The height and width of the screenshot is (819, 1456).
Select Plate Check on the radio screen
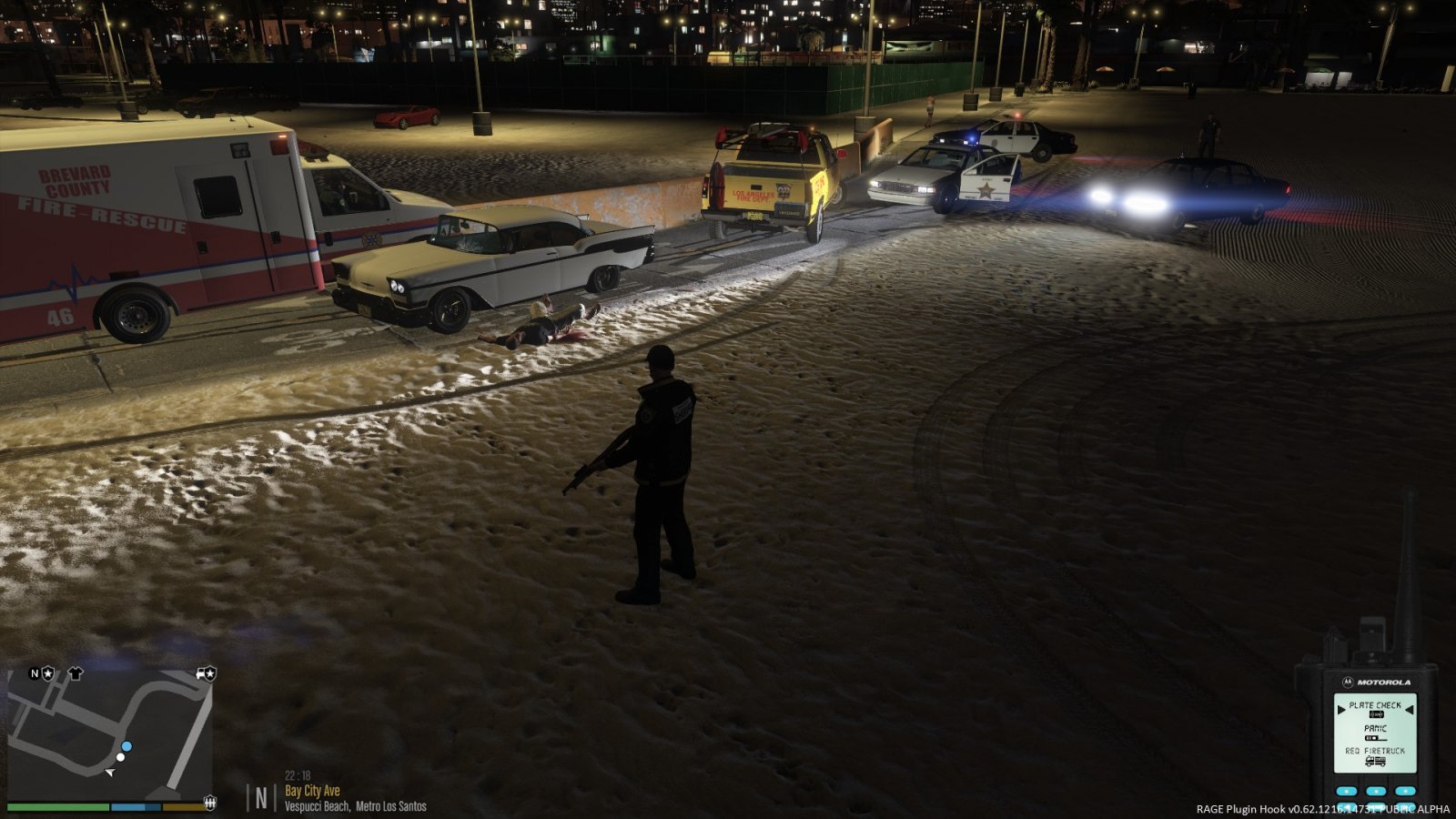click(1375, 705)
